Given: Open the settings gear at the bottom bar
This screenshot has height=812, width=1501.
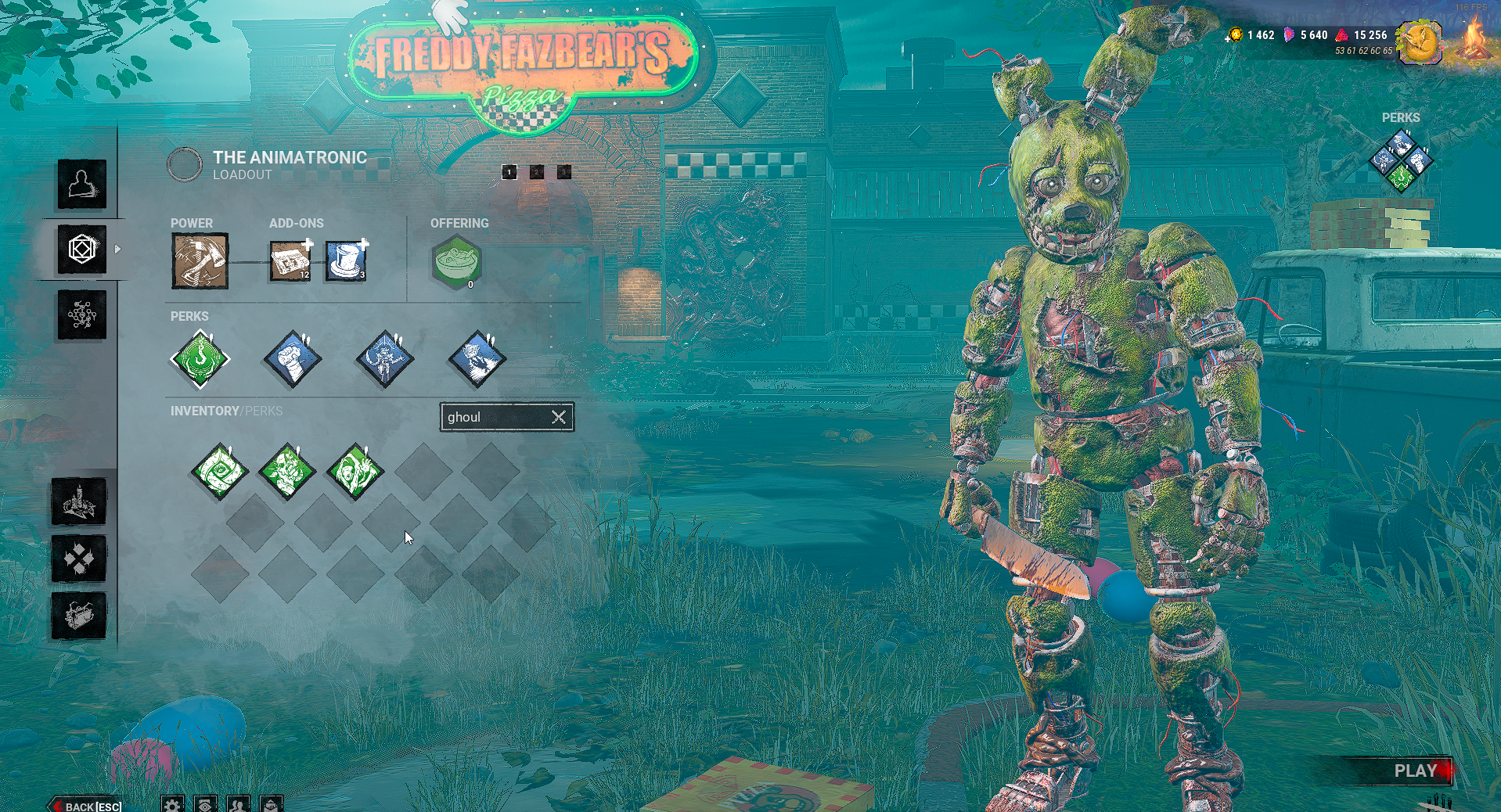Looking at the screenshot, I should (174, 804).
